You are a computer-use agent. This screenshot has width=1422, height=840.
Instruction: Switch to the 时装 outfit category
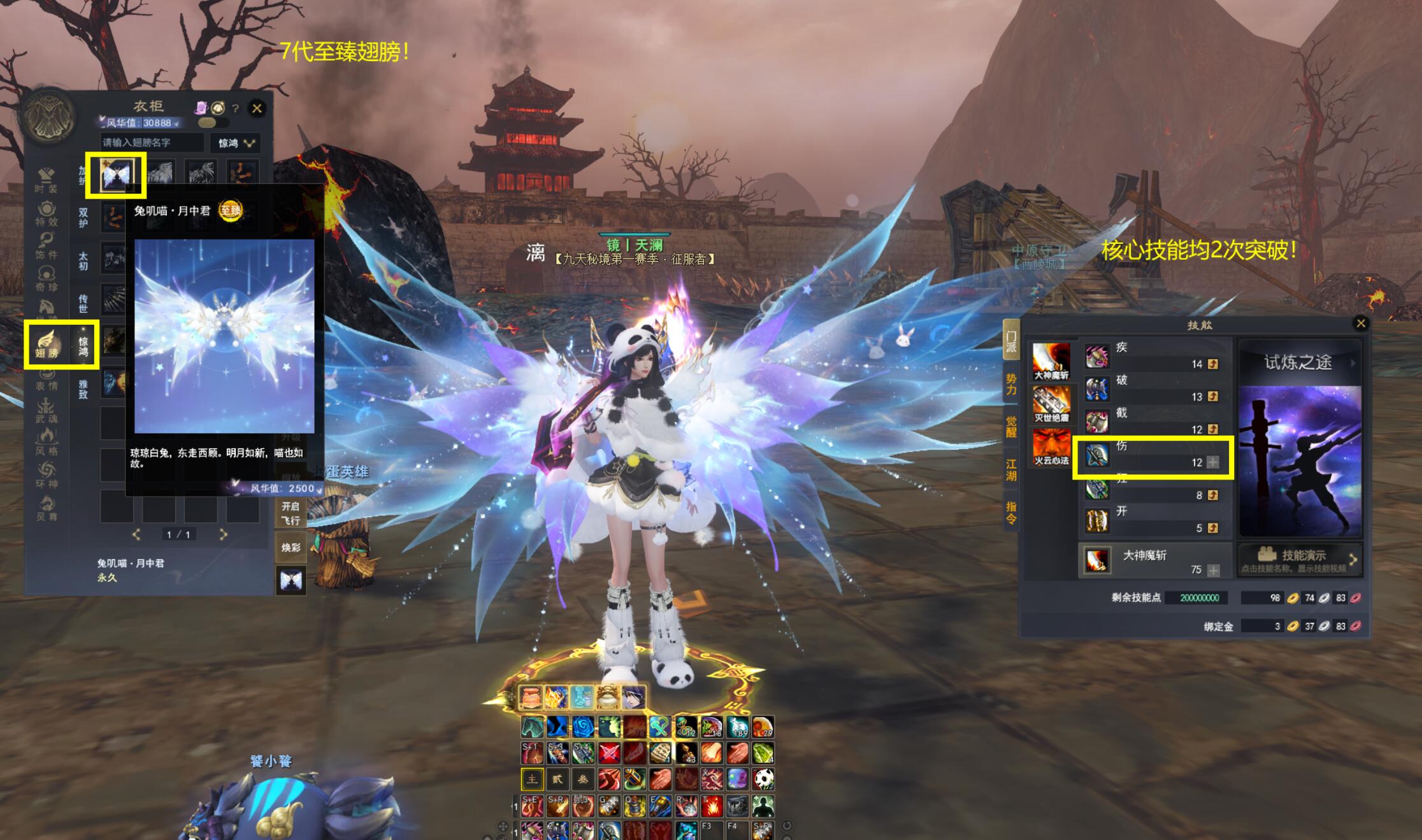pos(46,180)
